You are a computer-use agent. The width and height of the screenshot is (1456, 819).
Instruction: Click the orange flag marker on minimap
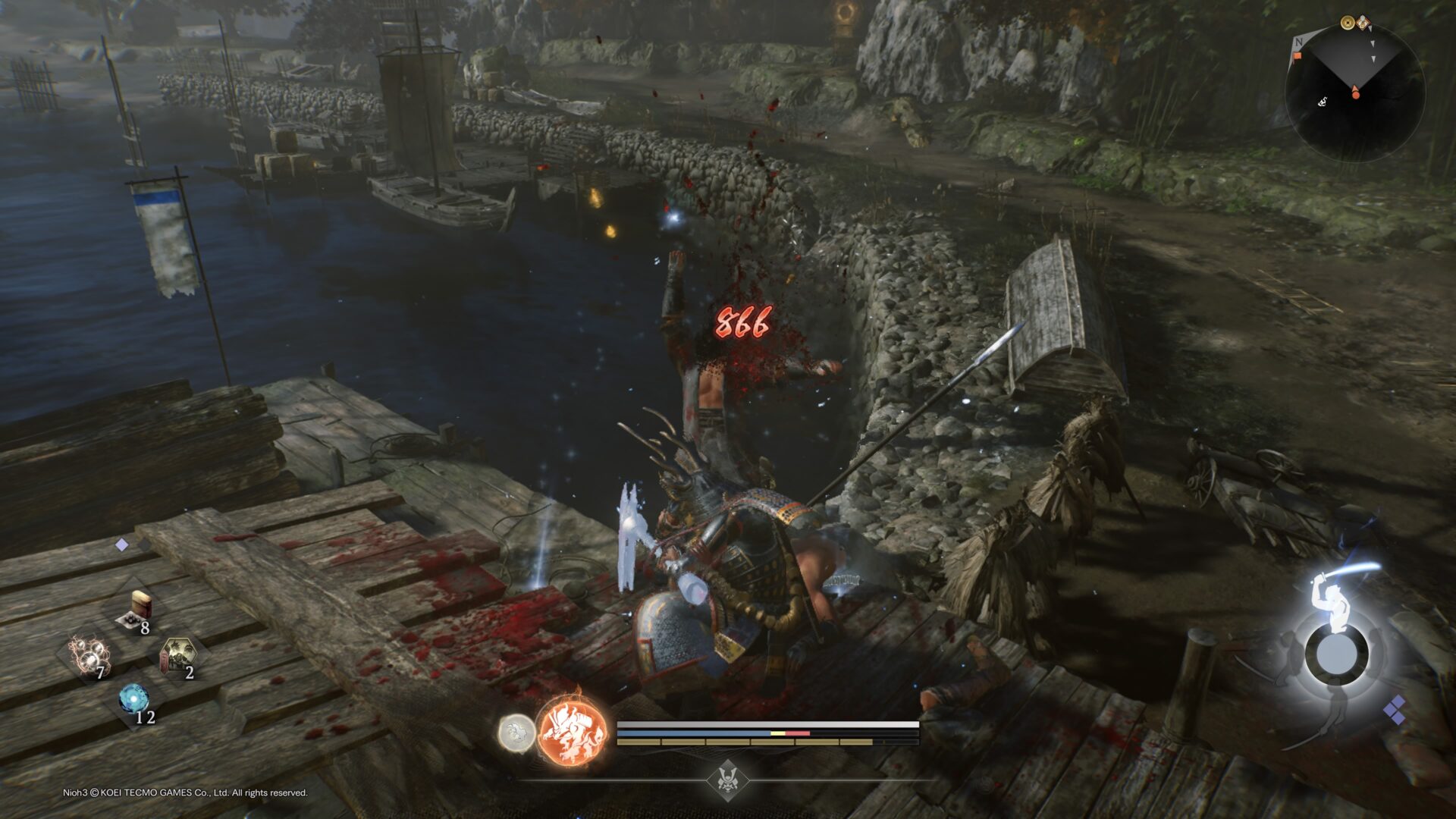click(1298, 56)
